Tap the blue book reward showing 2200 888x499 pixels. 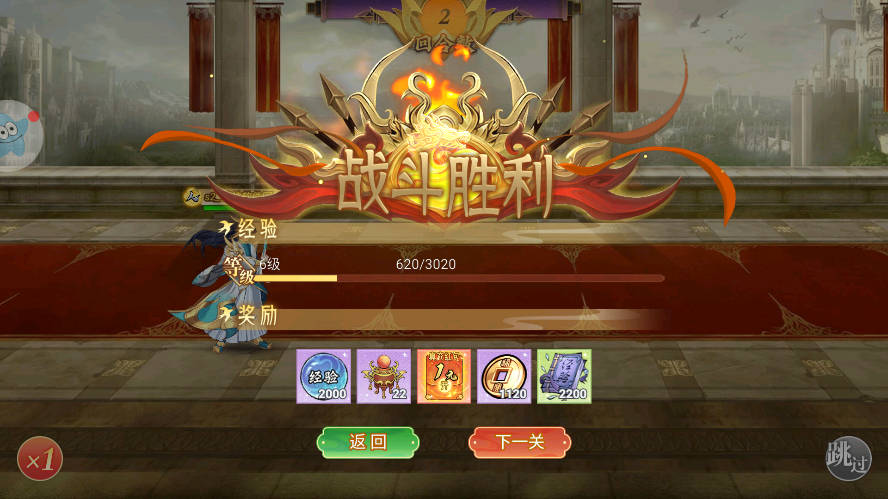tap(564, 376)
